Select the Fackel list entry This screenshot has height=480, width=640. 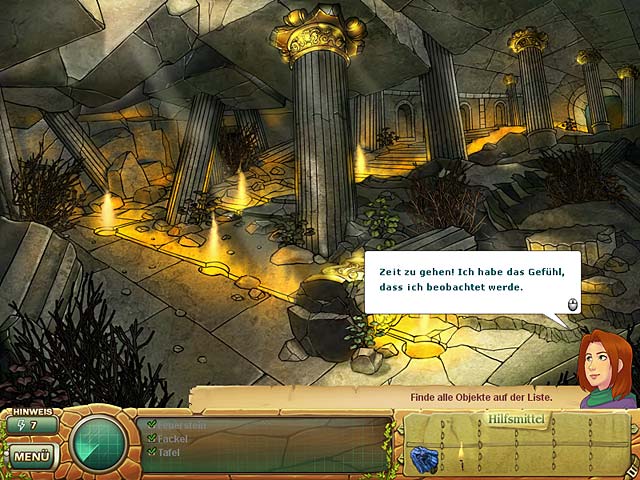[173, 438]
